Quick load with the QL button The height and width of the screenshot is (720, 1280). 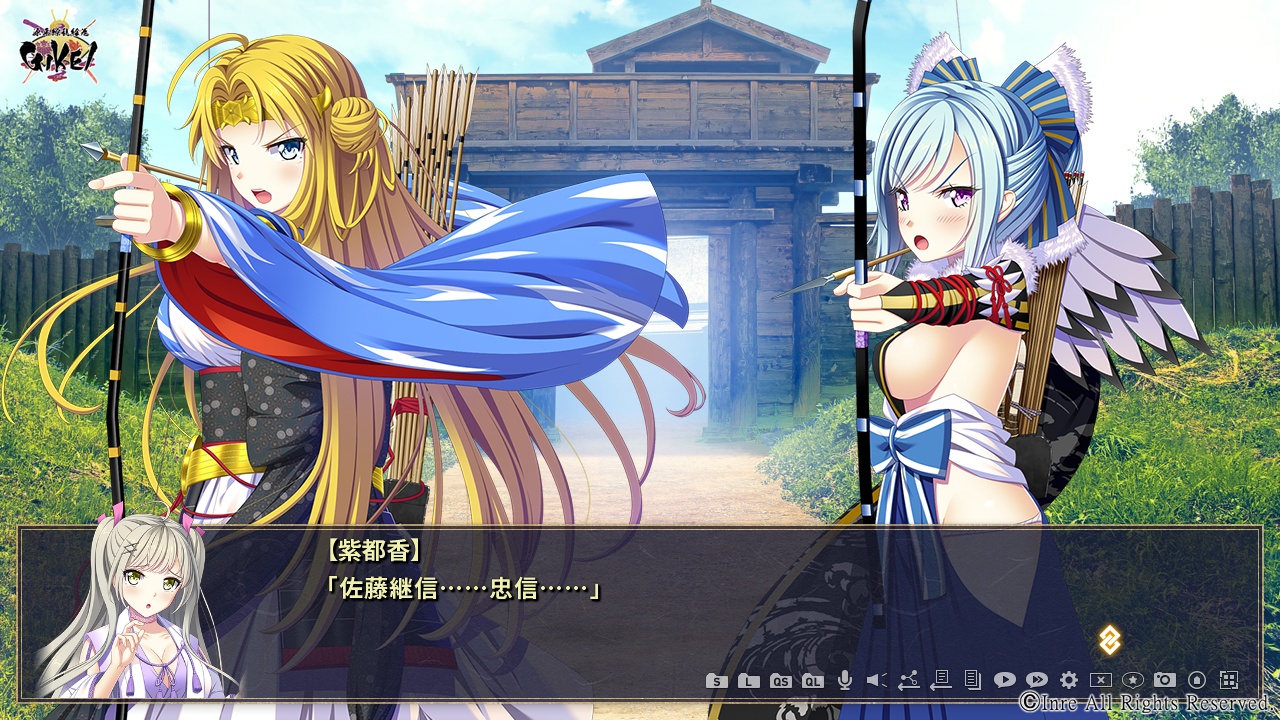812,681
